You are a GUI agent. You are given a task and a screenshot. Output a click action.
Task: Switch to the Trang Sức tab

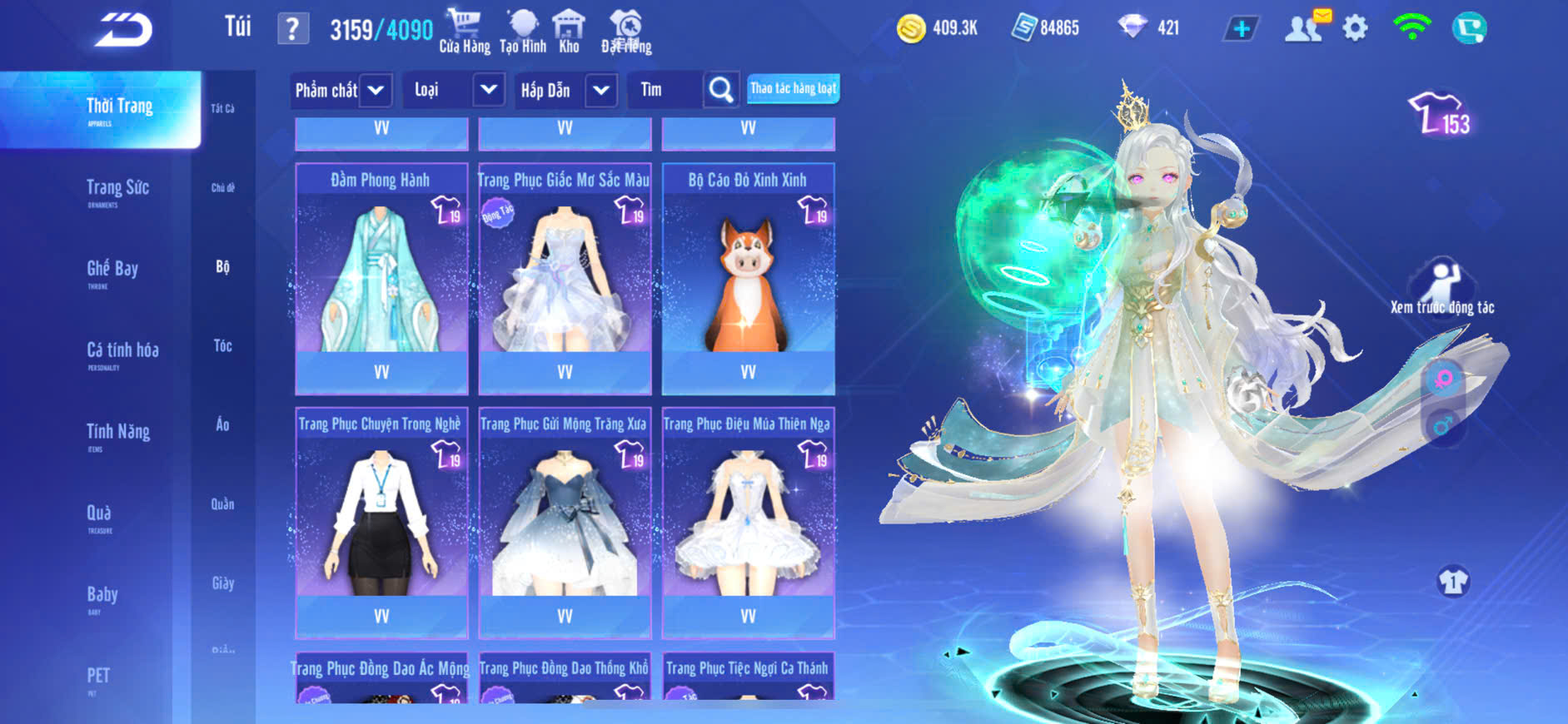pyautogui.click(x=117, y=189)
